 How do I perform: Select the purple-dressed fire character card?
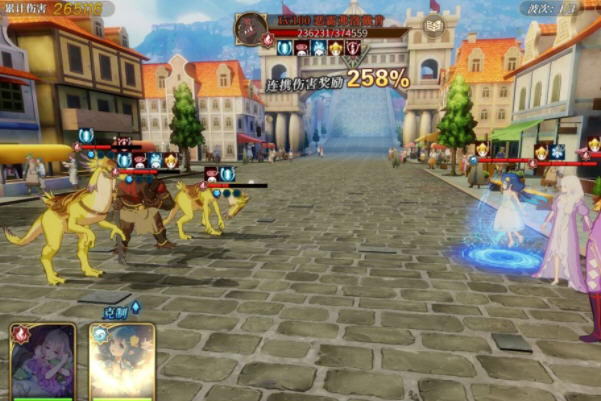pyautogui.click(x=43, y=362)
